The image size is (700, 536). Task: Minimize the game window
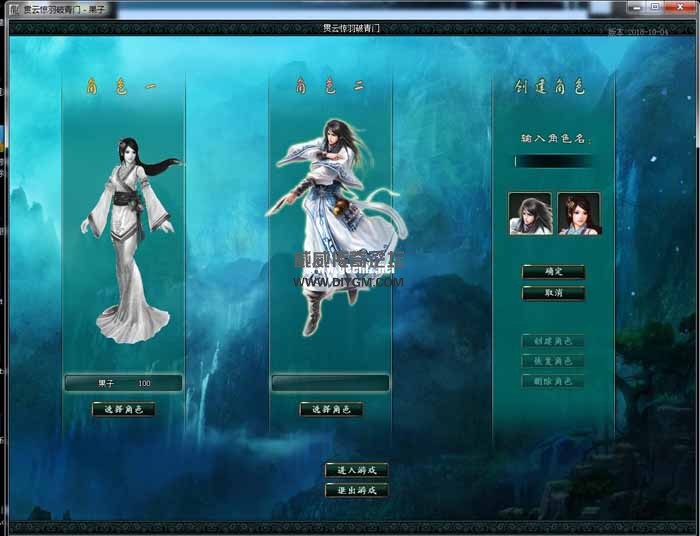pos(636,6)
